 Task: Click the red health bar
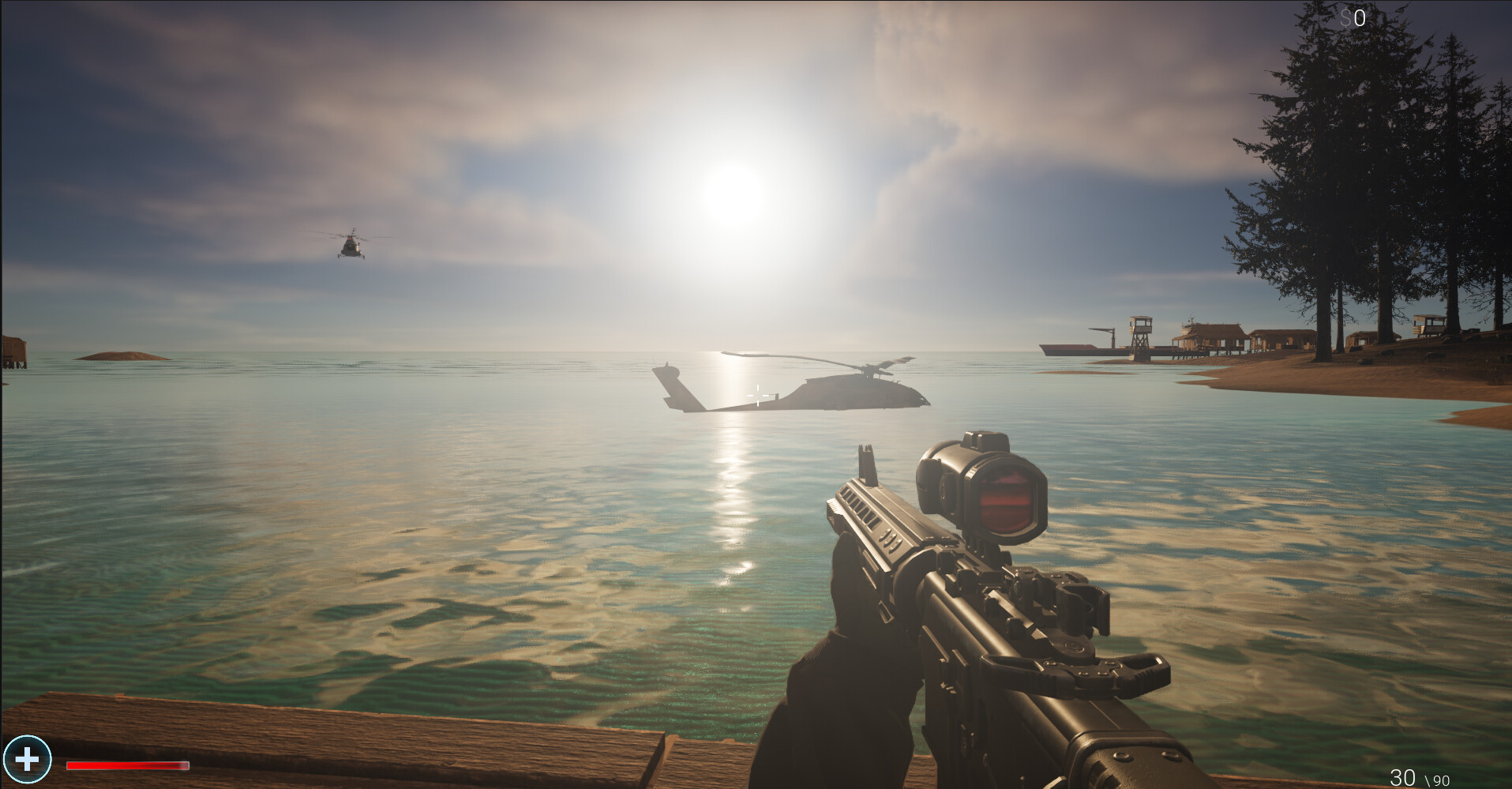pos(126,765)
